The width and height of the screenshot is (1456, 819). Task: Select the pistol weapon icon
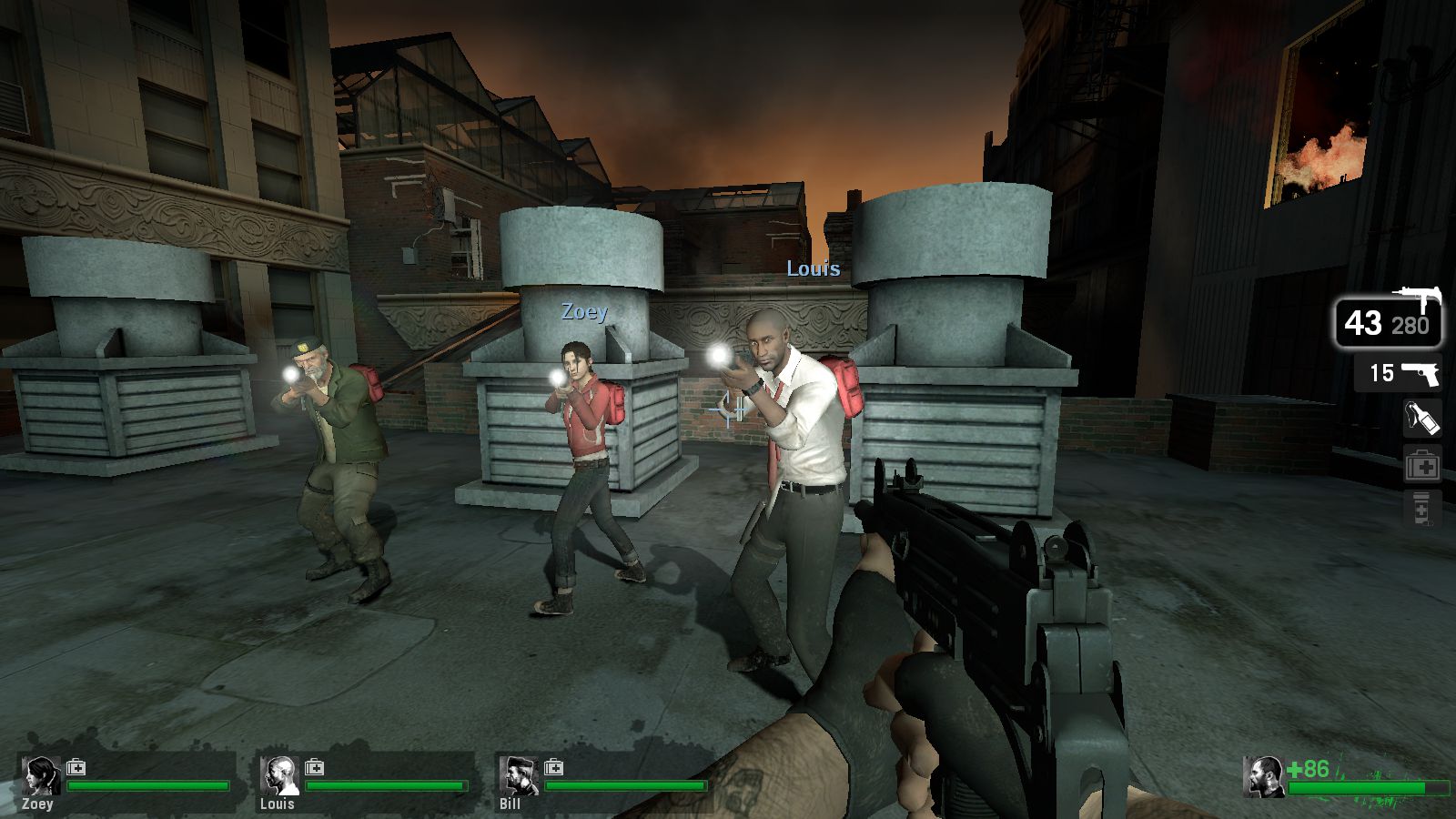click(1420, 374)
